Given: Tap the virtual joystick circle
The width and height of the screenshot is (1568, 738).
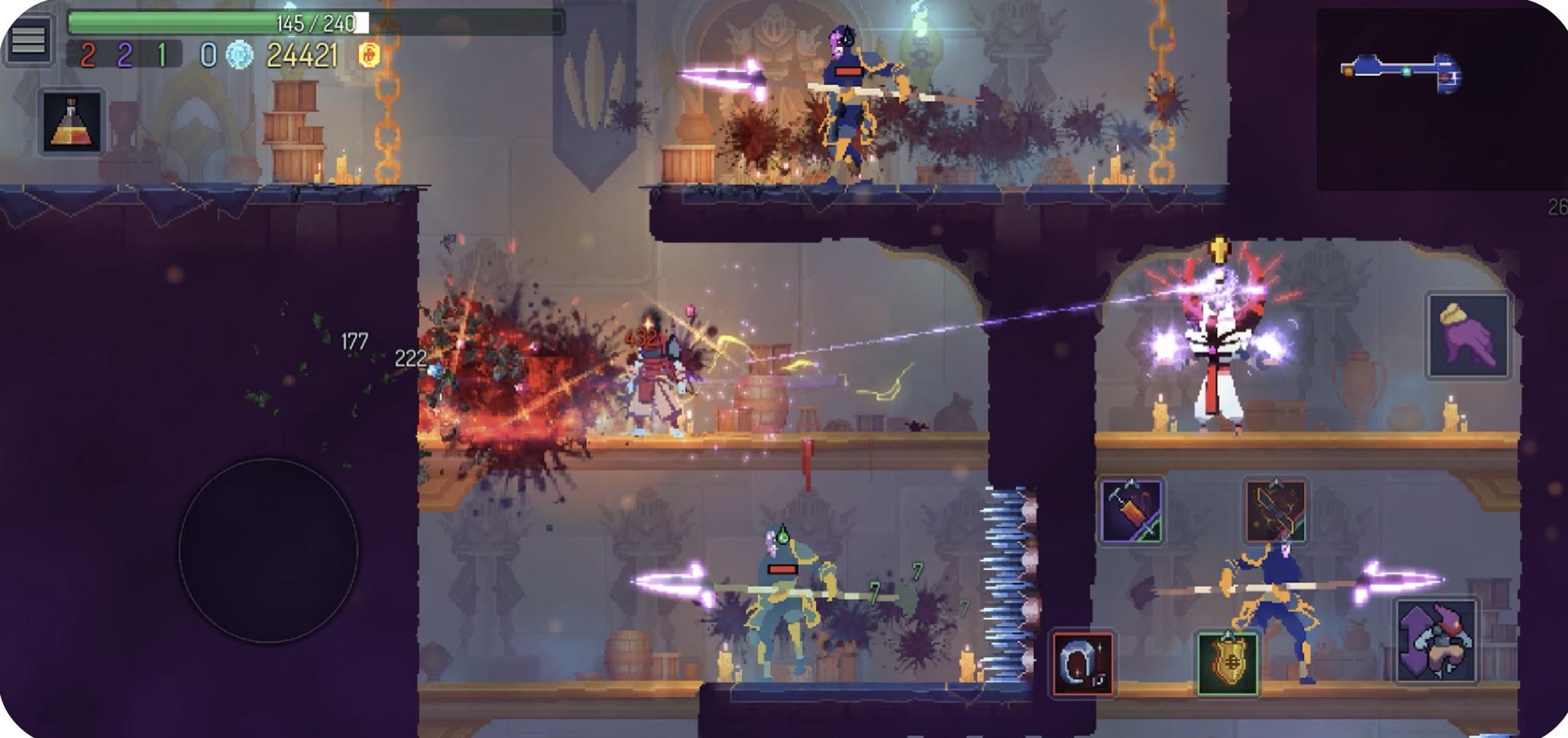Looking at the screenshot, I should point(268,550).
